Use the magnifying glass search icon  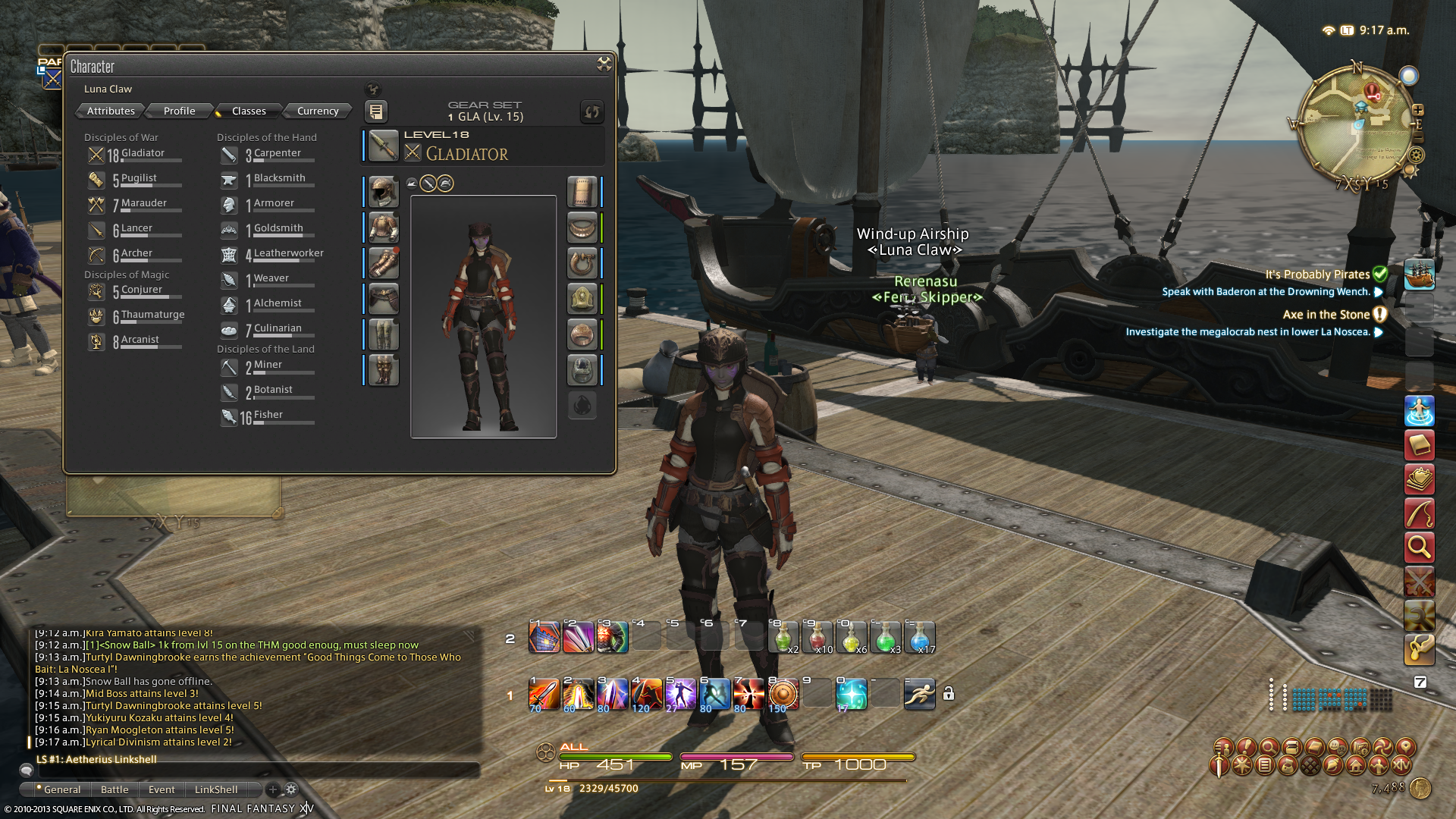coord(1419,547)
